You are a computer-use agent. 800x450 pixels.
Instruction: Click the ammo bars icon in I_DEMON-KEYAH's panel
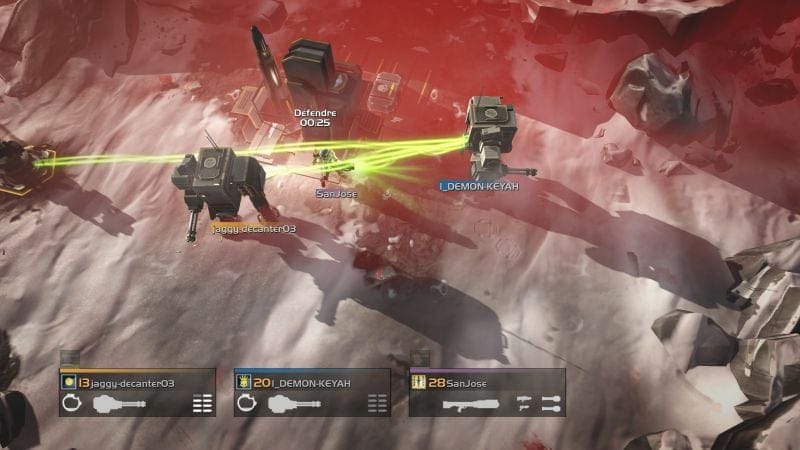coord(377,404)
